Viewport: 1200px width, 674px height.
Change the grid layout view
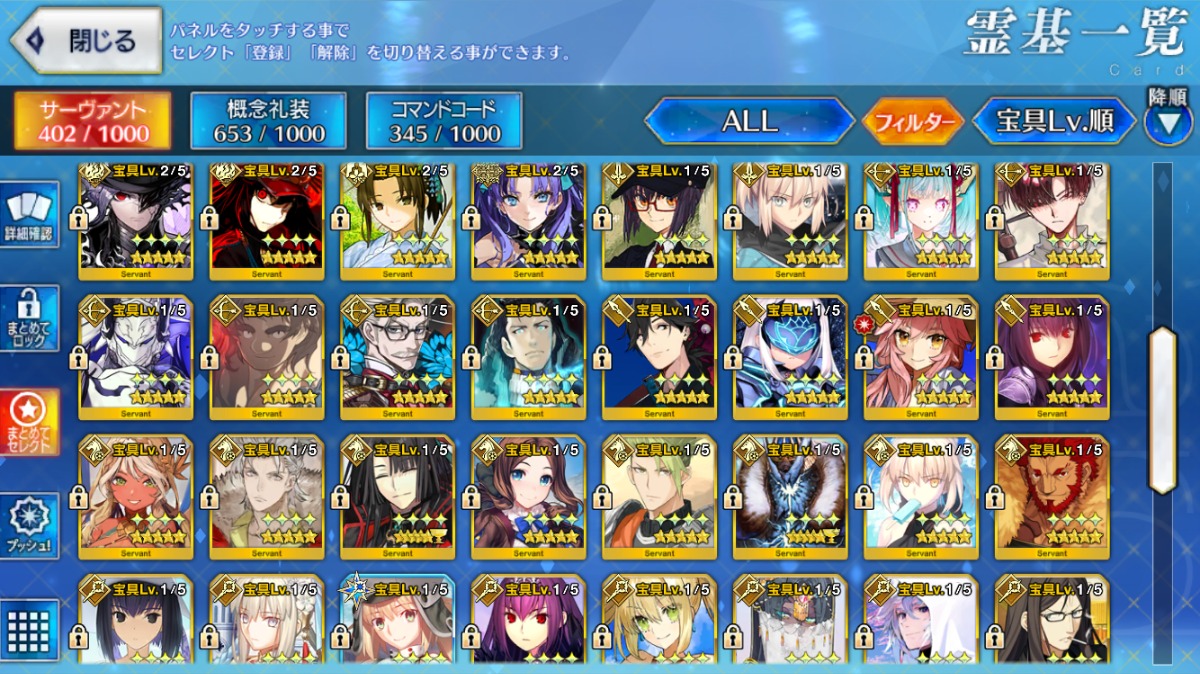point(30,628)
